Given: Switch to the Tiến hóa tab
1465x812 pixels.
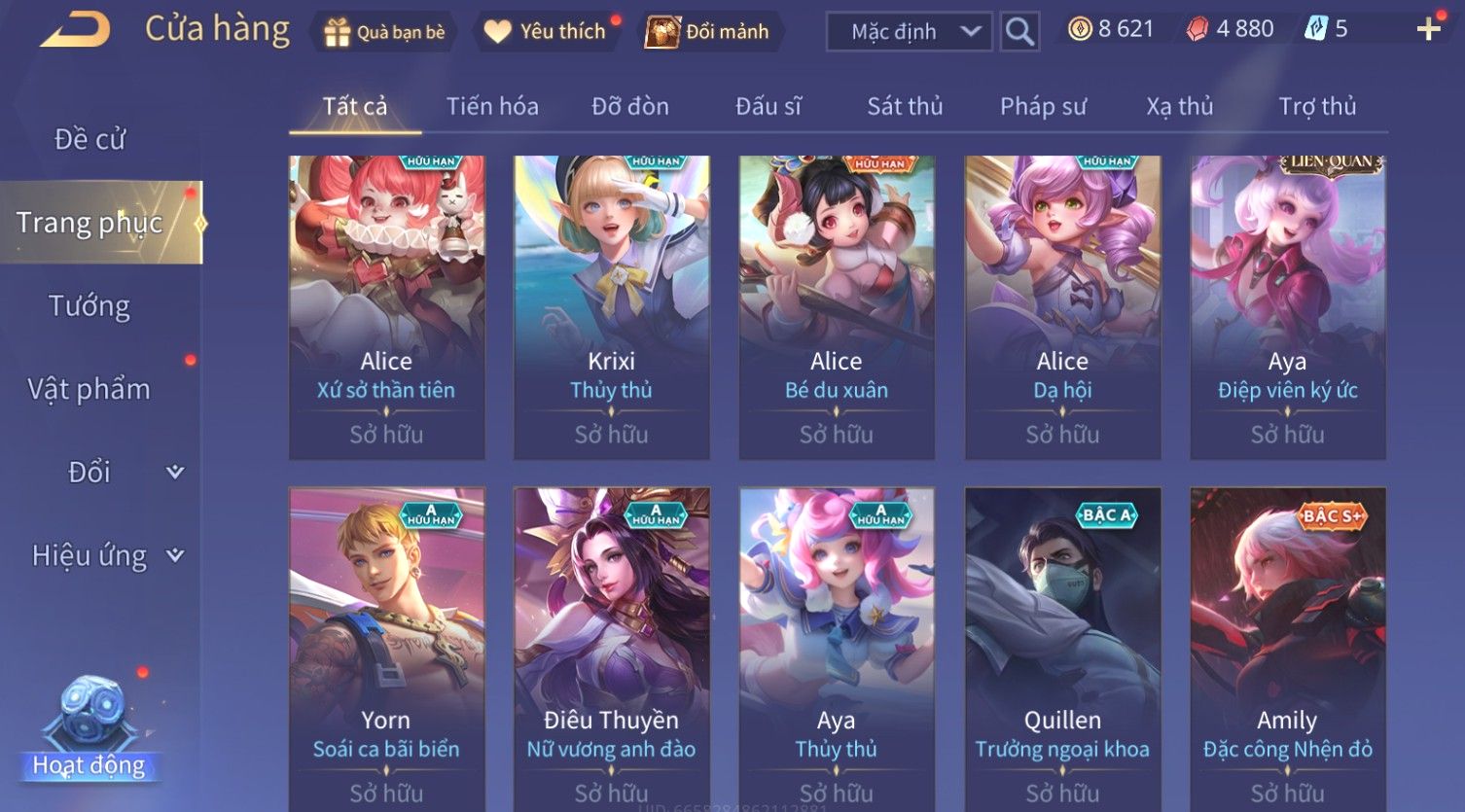Looking at the screenshot, I should point(492,107).
